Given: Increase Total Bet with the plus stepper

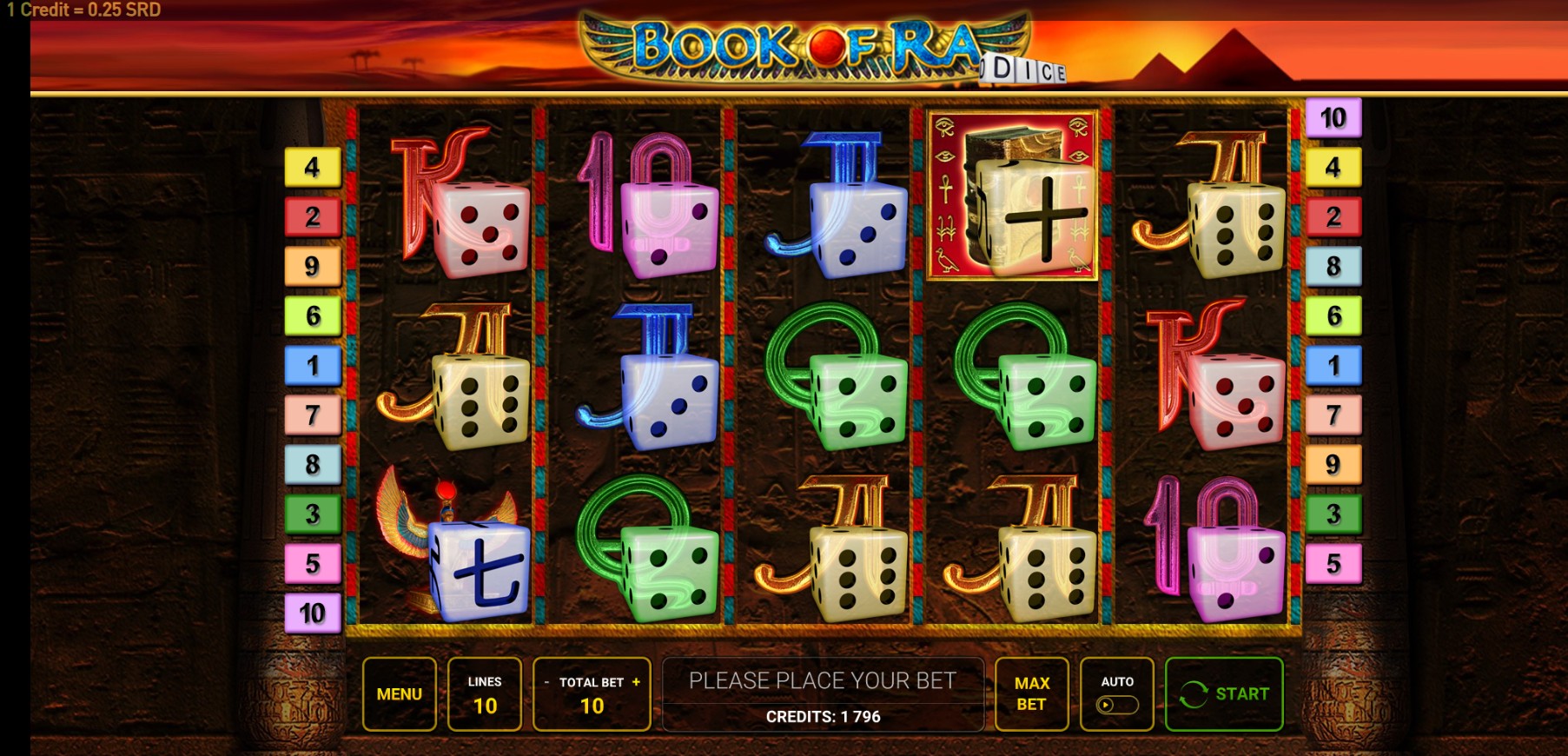Looking at the screenshot, I should point(638,683).
